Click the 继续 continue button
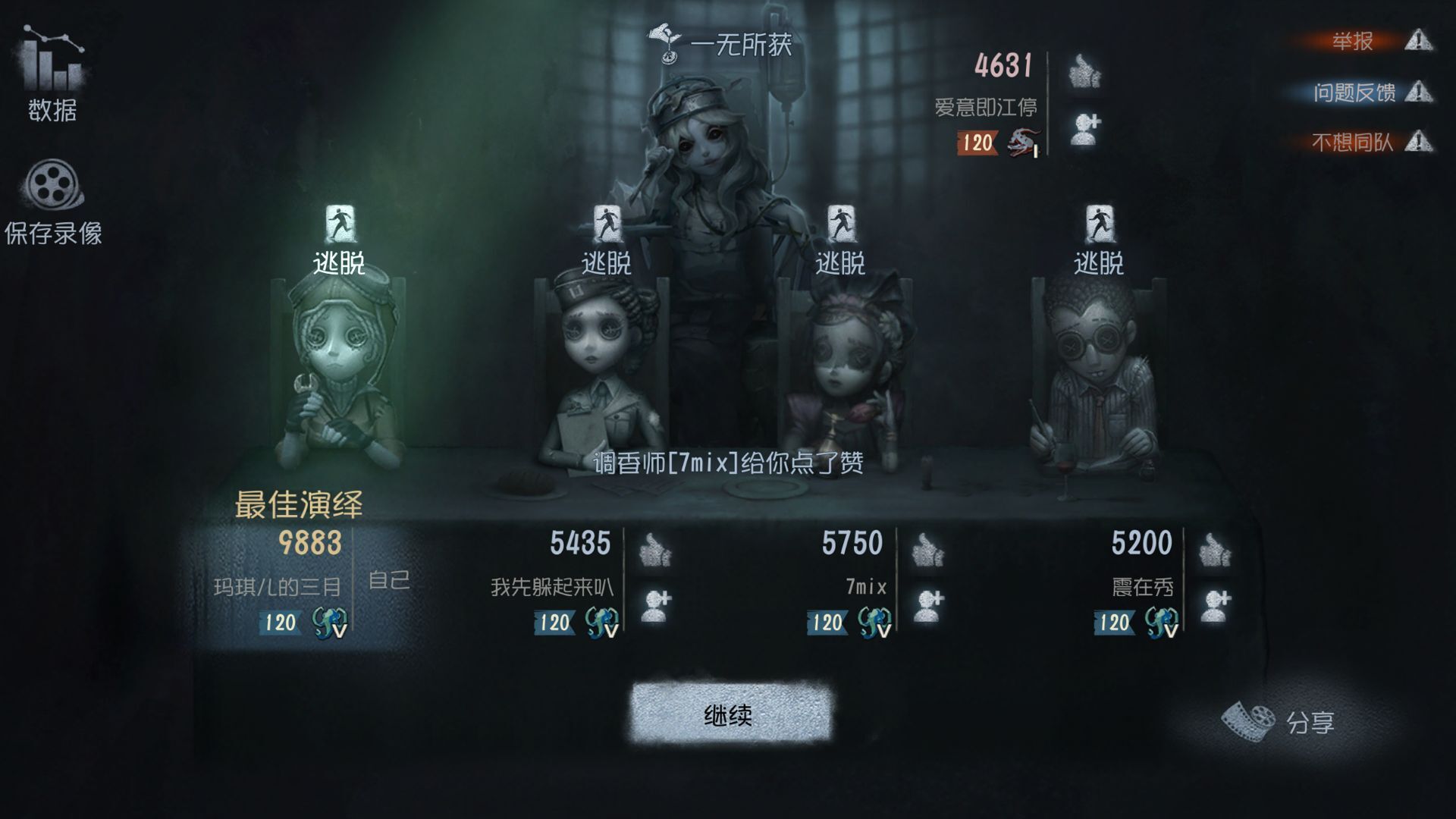This screenshot has height=819, width=1456. coord(729,714)
